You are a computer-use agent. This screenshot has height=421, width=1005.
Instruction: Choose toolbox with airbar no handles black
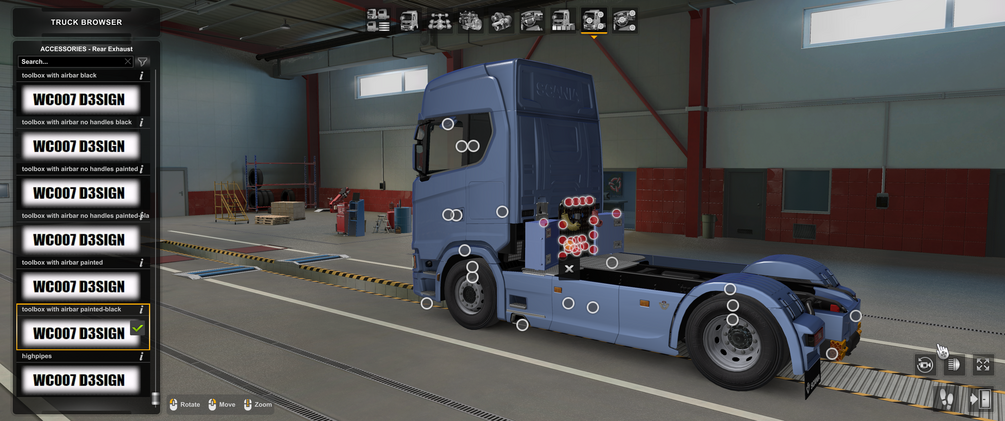tap(80, 146)
